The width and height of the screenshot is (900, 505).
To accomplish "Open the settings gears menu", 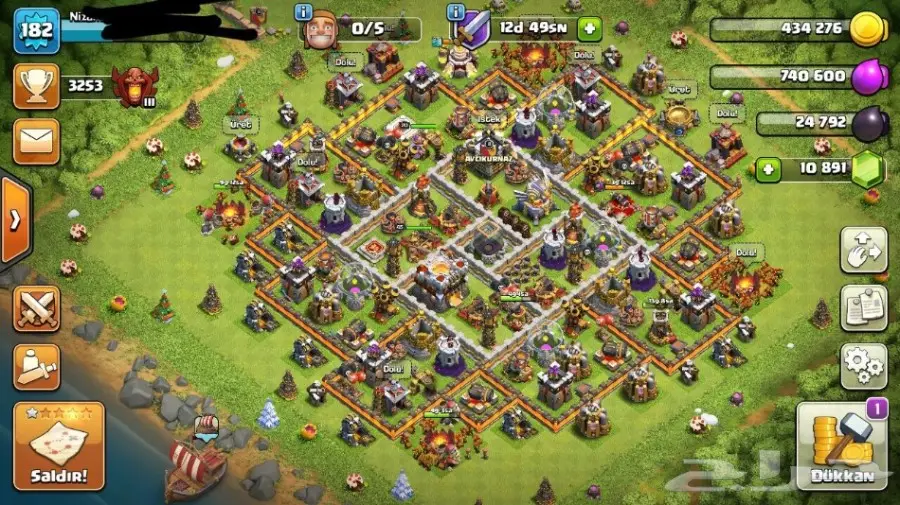I will tap(863, 366).
